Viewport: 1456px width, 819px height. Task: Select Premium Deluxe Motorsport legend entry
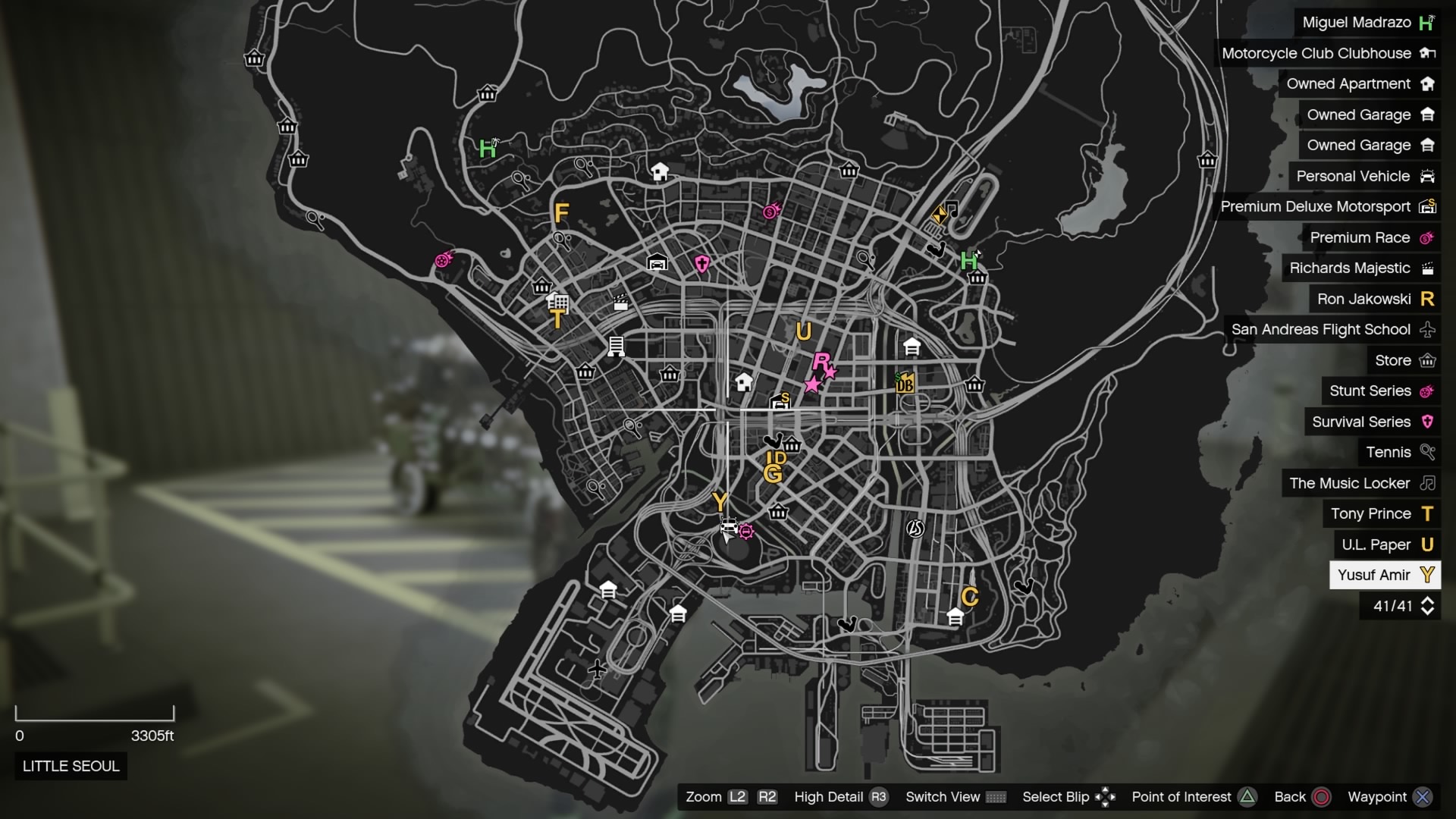pyautogui.click(x=1327, y=207)
